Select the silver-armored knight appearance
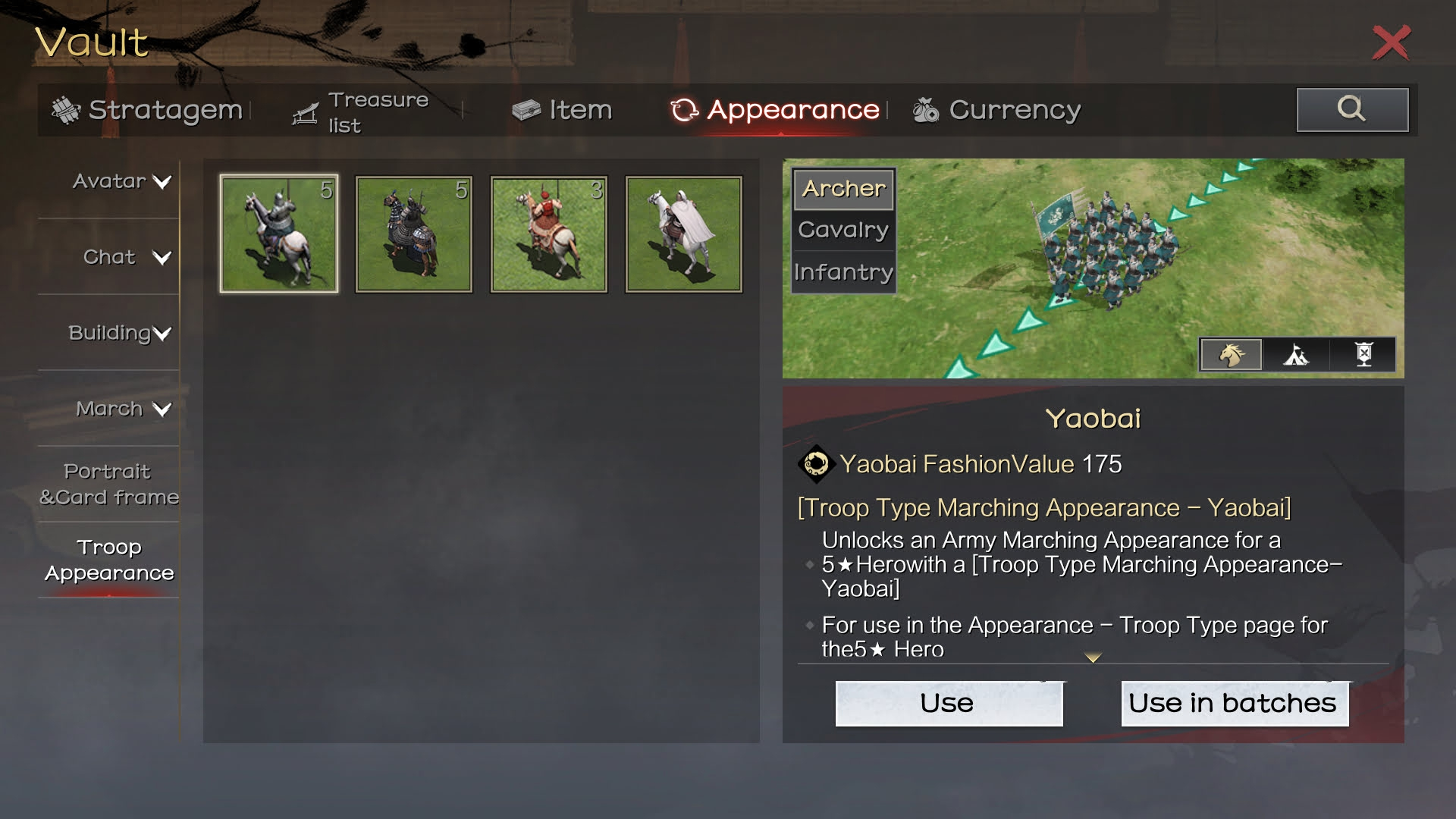This screenshot has width=1456, height=819. [279, 234]
